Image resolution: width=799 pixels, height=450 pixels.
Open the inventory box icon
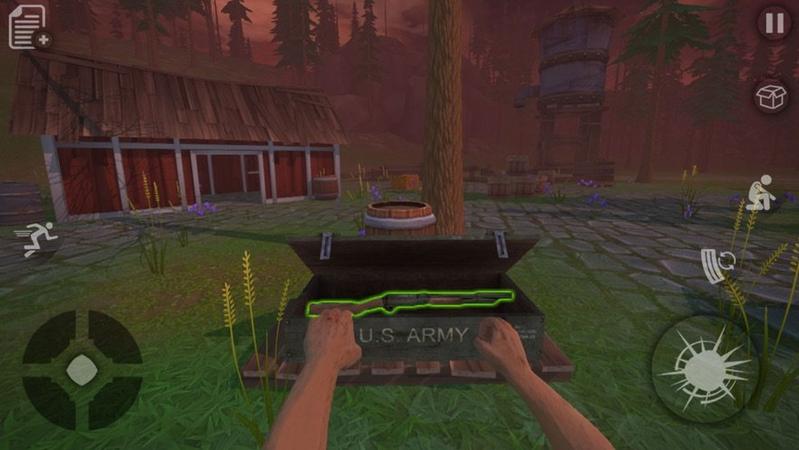click(772, 97)
